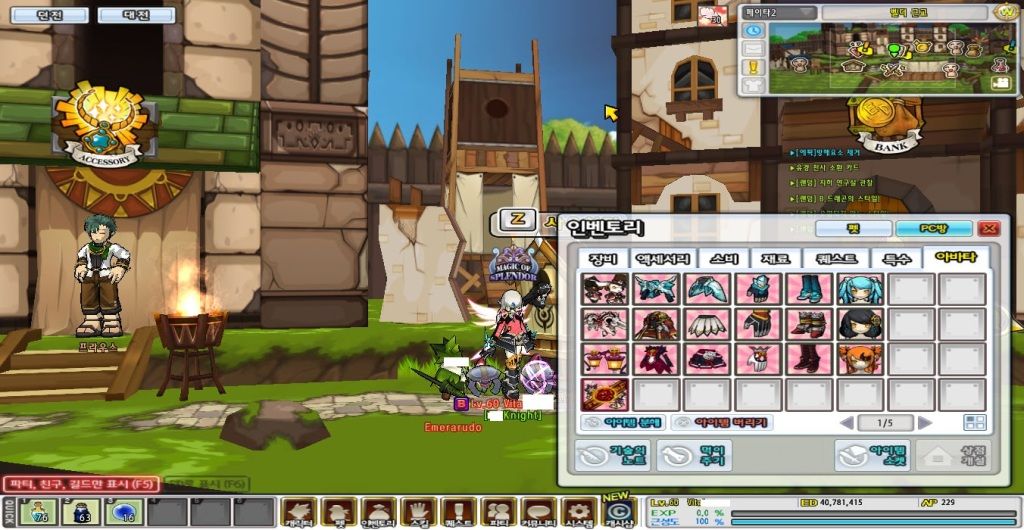Select the orange-haired avatar item

pos(860,359)
